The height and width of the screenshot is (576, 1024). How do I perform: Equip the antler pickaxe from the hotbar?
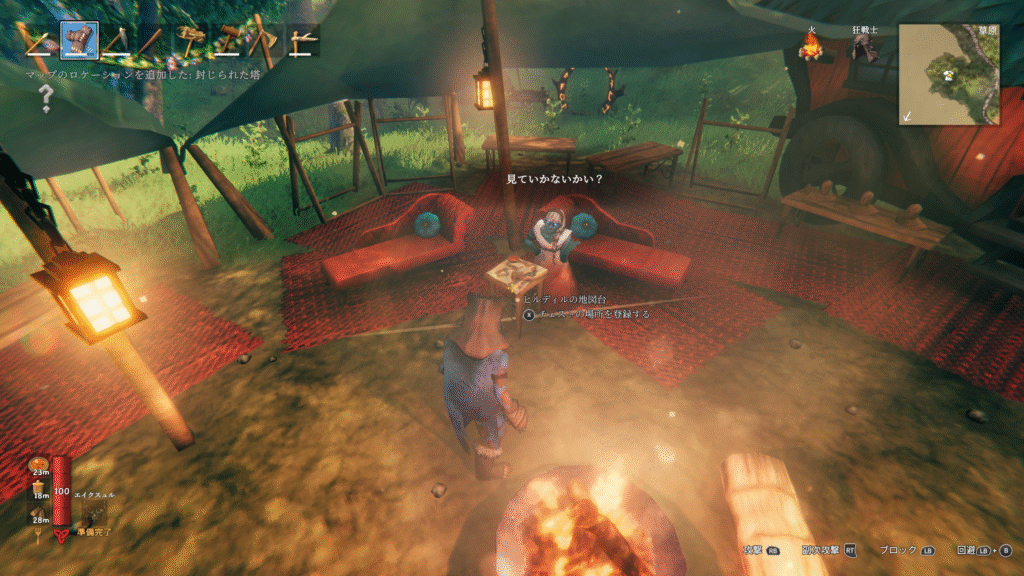(190, 40)
